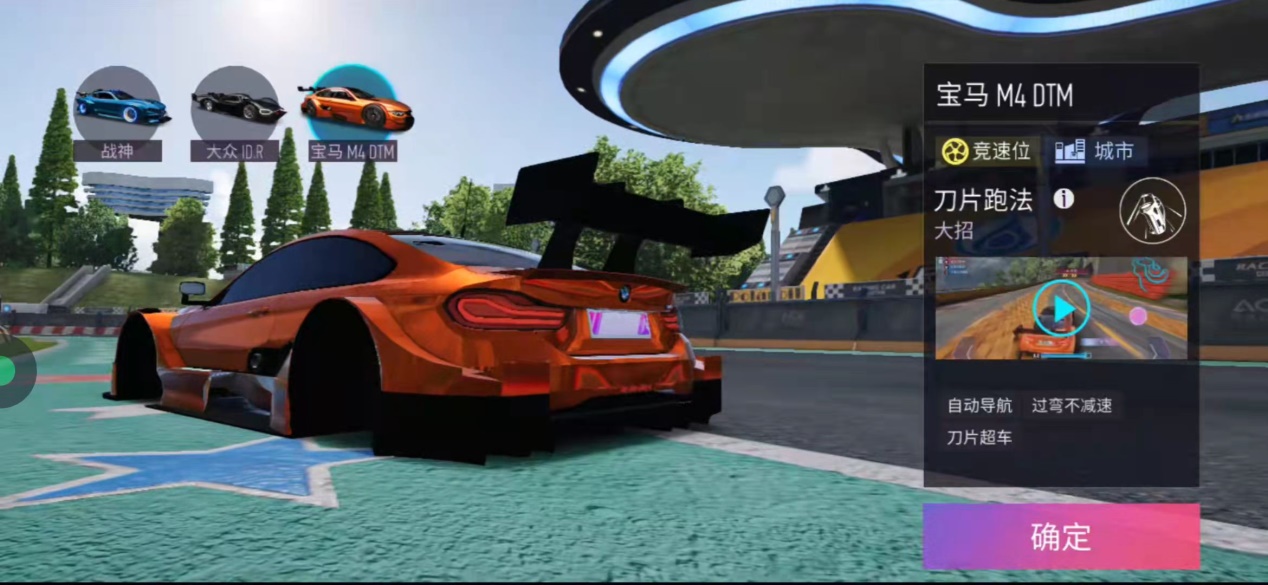1268x585 pixels.
Task: Tap the round 刀片跑法 skill icon
Action: 1152,210
